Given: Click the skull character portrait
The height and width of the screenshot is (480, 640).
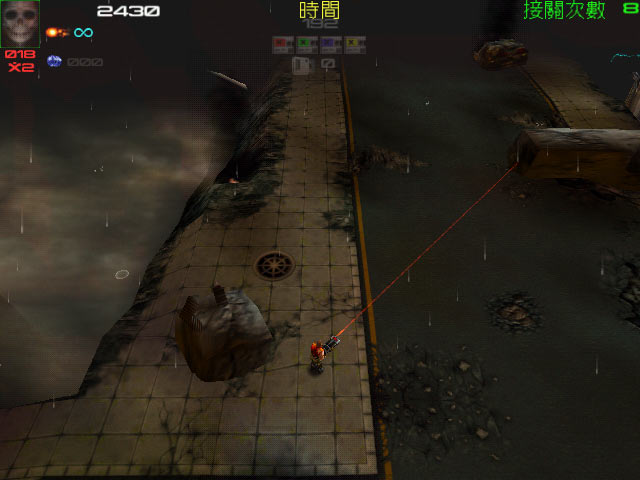Looking at the screenshot, I should (x=20, y=23).
